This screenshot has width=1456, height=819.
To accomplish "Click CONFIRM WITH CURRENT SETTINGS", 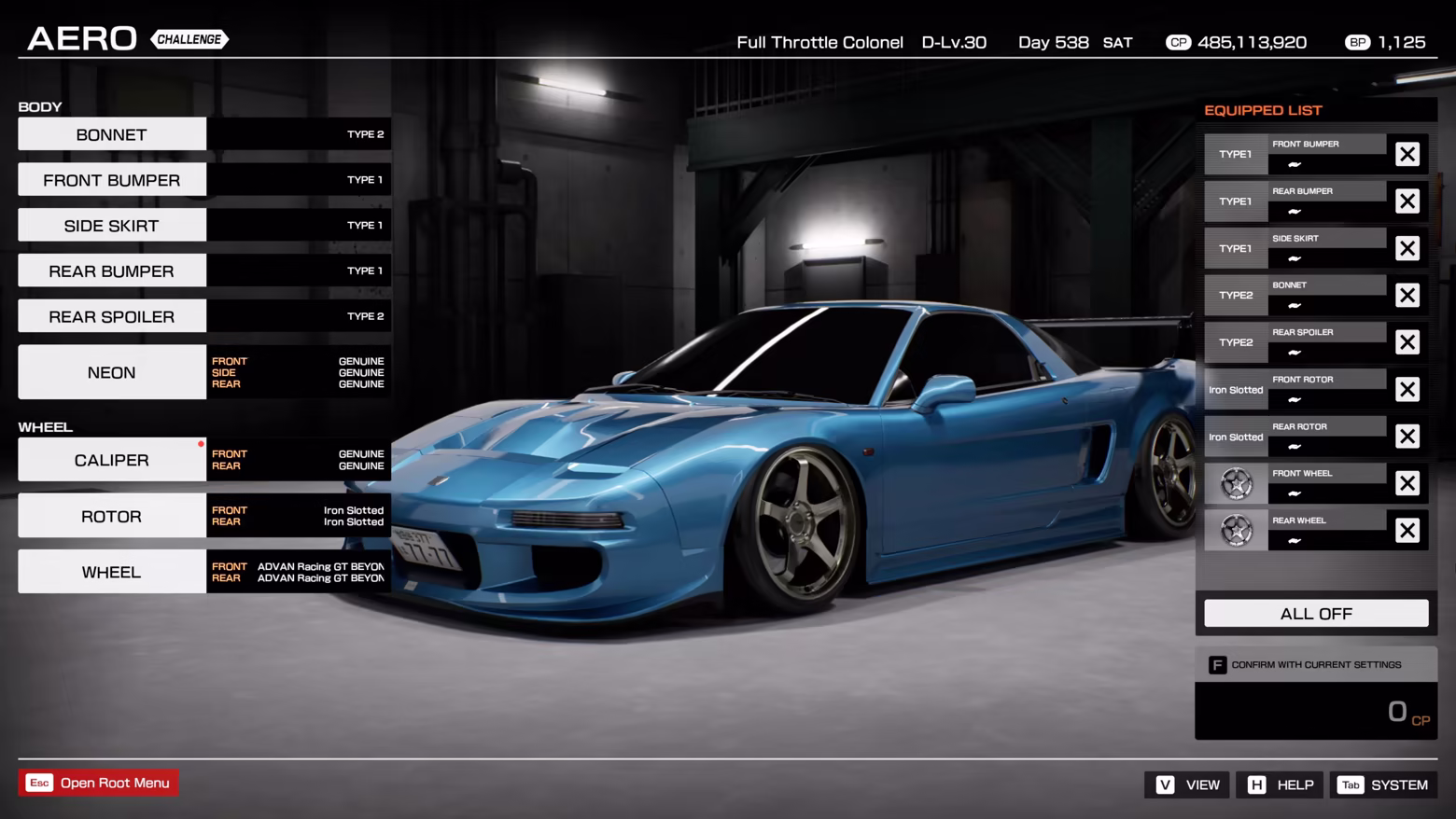I will point(1316,664).
